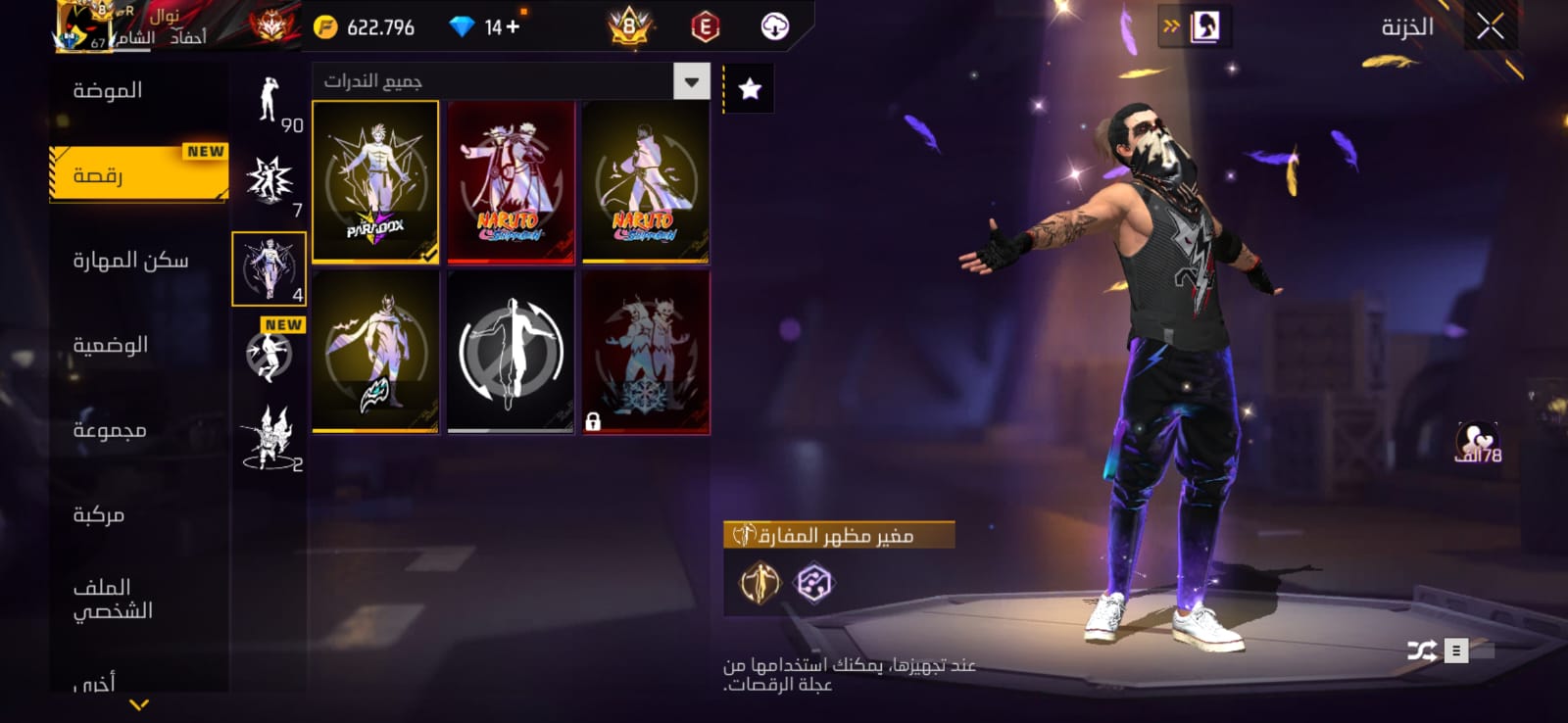Screen dimensions: 1568x723
Task: Tap the shuffle arrows icon
Action: 1422,651
